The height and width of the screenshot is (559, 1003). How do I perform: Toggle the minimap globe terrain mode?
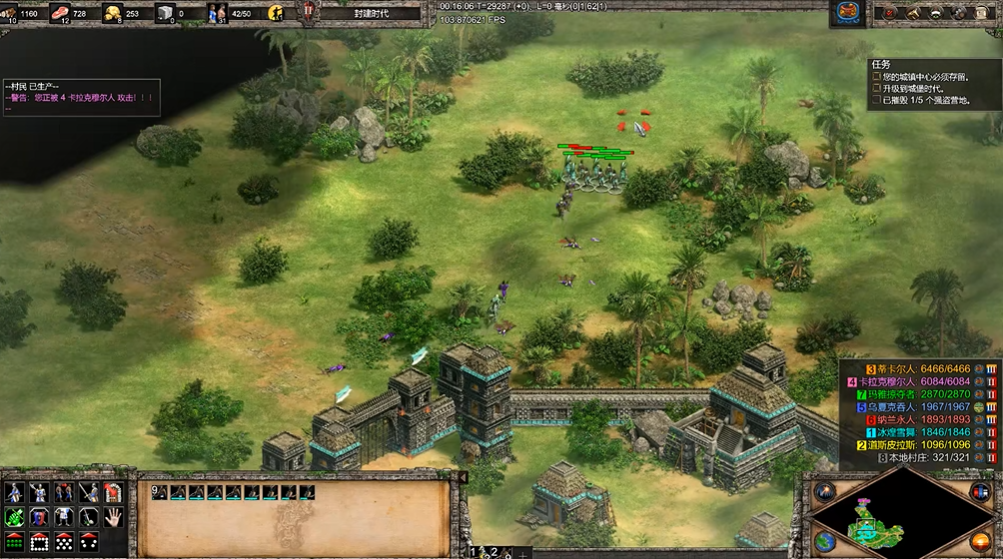[826, 541]
